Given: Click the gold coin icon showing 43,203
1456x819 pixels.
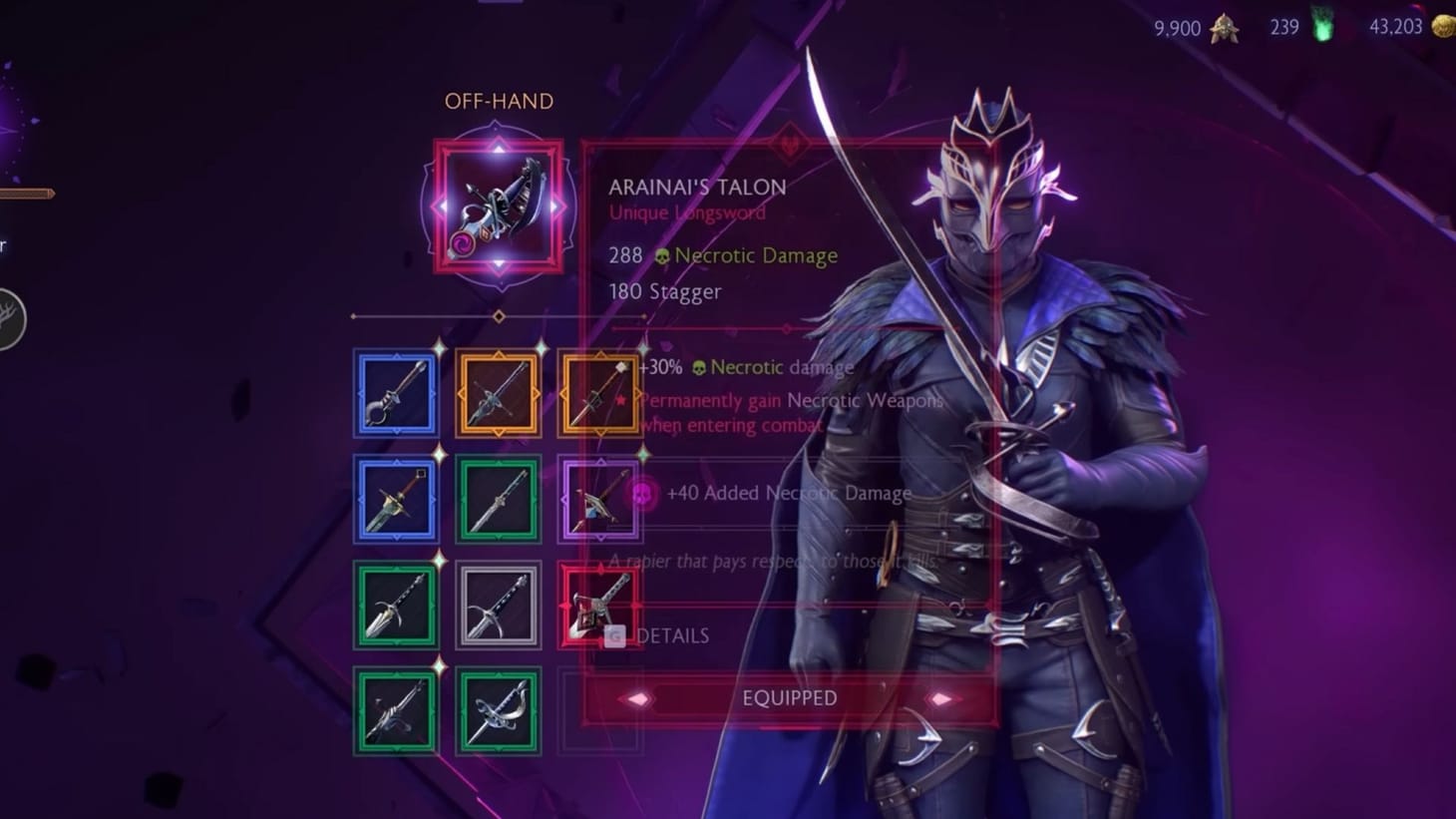Looking at the screenshot, I should click(x=1442, y=26).
